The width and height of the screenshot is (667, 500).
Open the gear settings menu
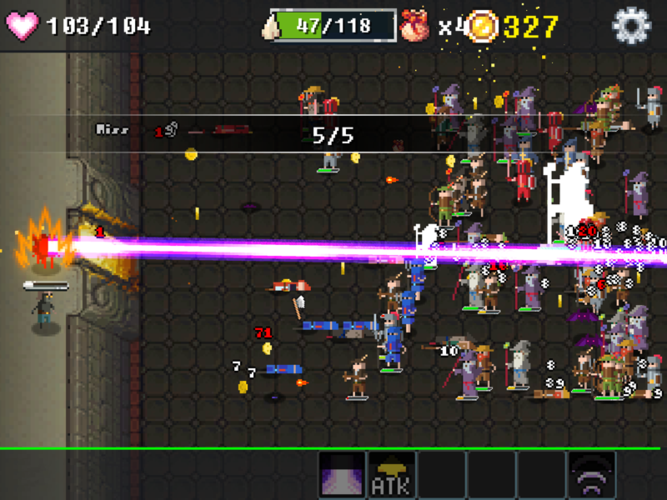[631, 25]
